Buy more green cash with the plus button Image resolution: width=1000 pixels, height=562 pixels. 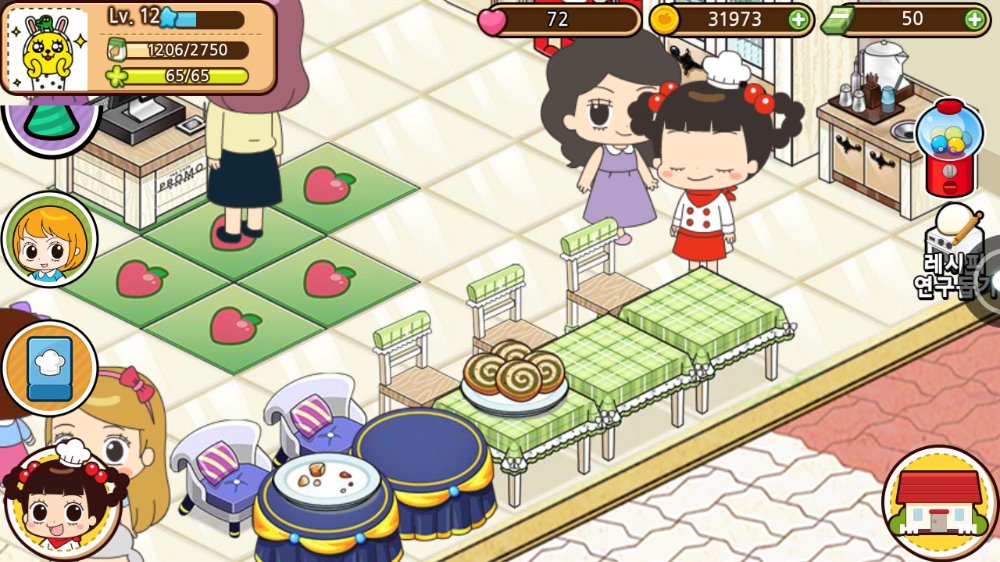974,19
